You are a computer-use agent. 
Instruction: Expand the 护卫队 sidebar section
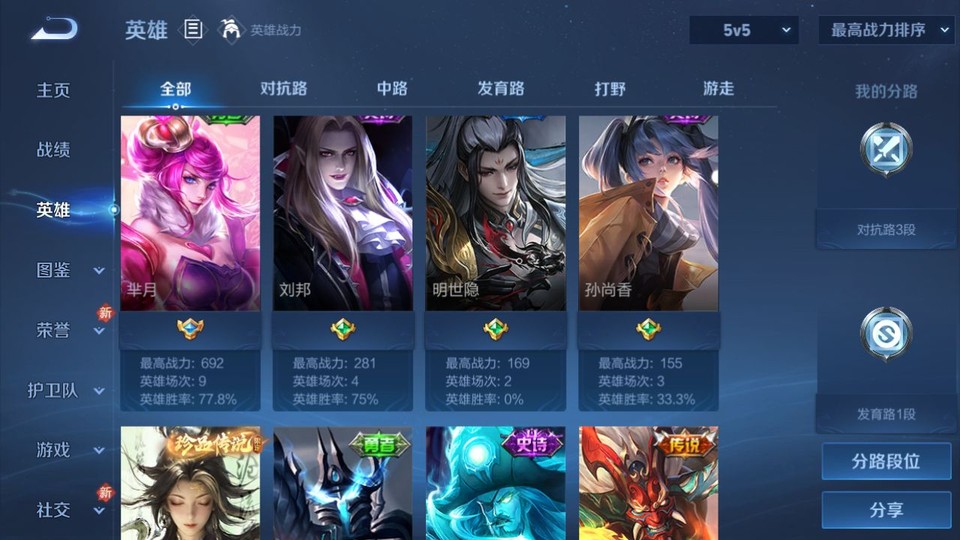[x=68, y=390]
